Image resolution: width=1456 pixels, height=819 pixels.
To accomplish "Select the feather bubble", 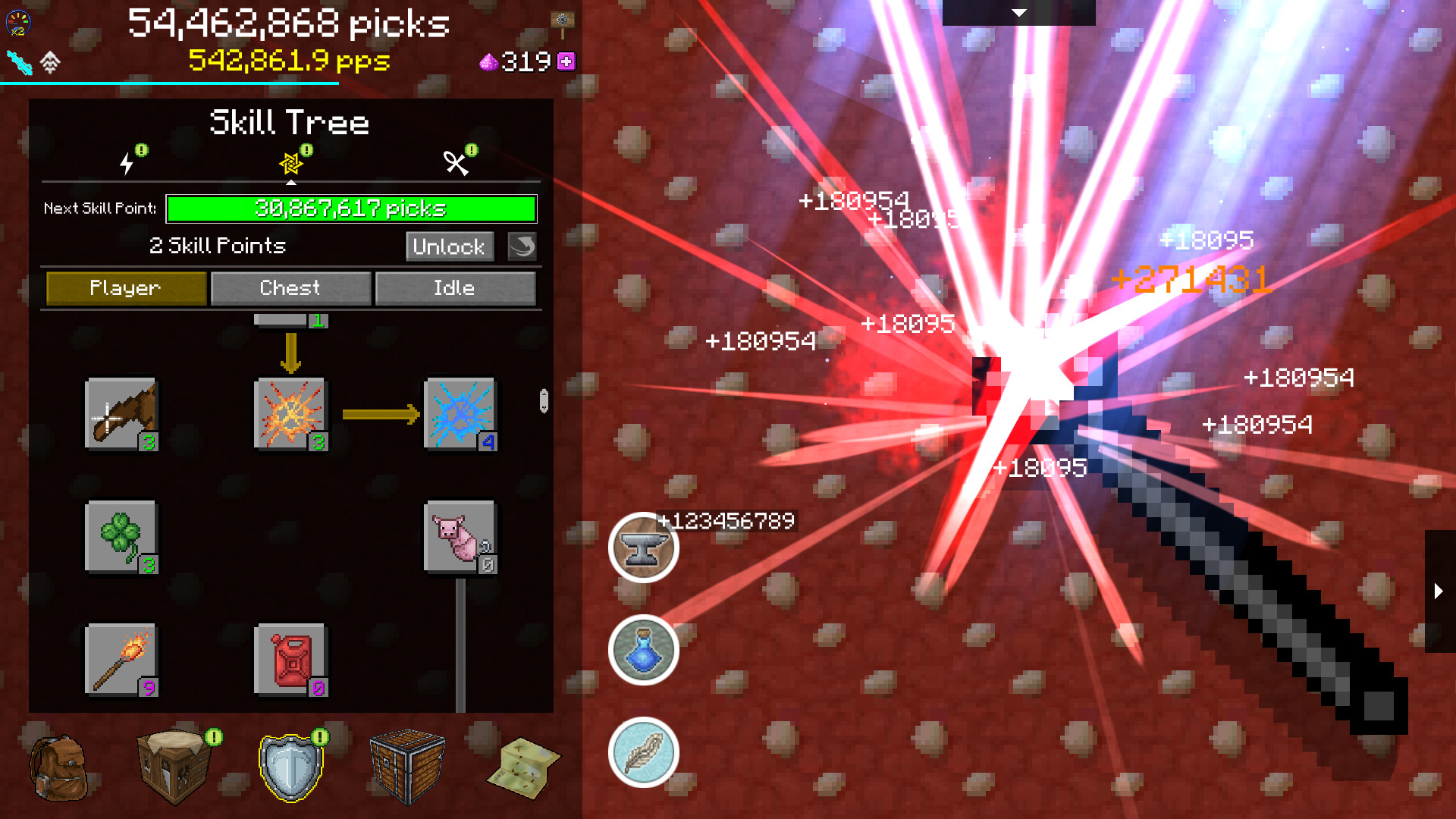I will 643,754.
